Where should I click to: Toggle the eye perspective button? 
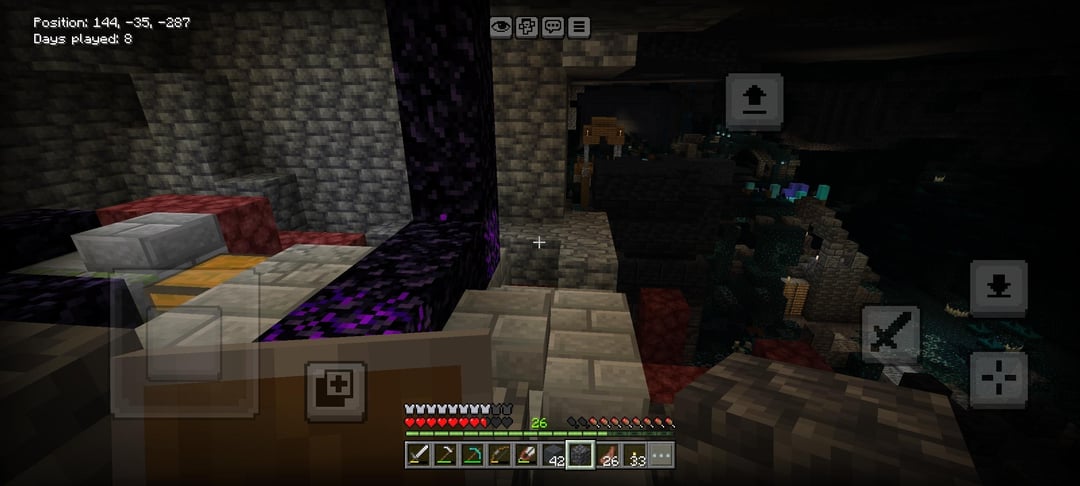tap(501, 27)
